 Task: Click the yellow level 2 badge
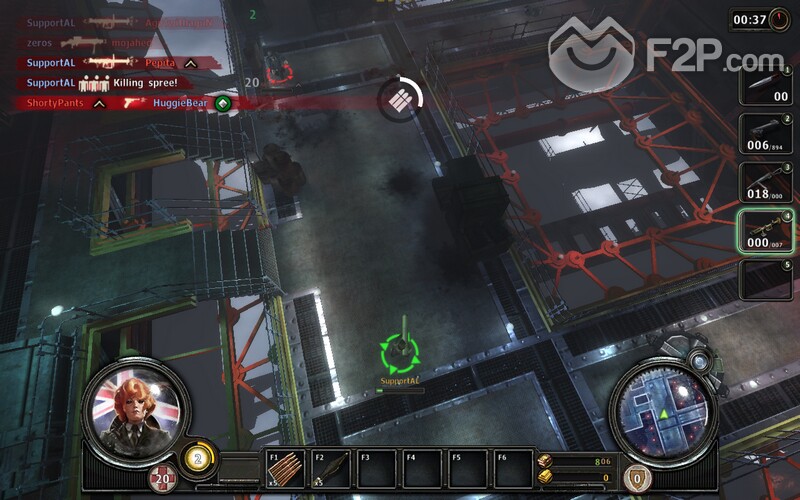198,460
